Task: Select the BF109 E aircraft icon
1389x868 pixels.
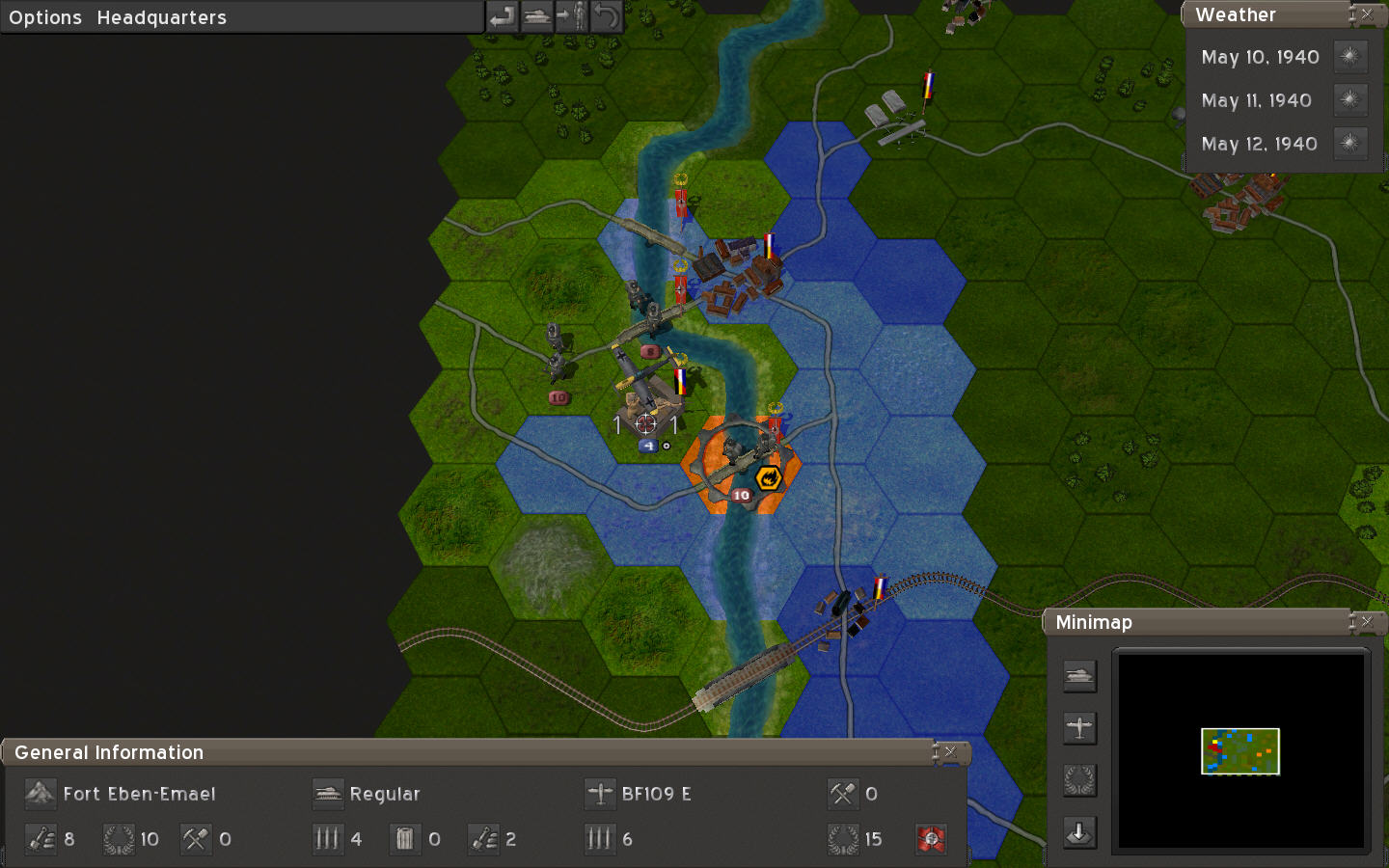Action: point(600,794)
